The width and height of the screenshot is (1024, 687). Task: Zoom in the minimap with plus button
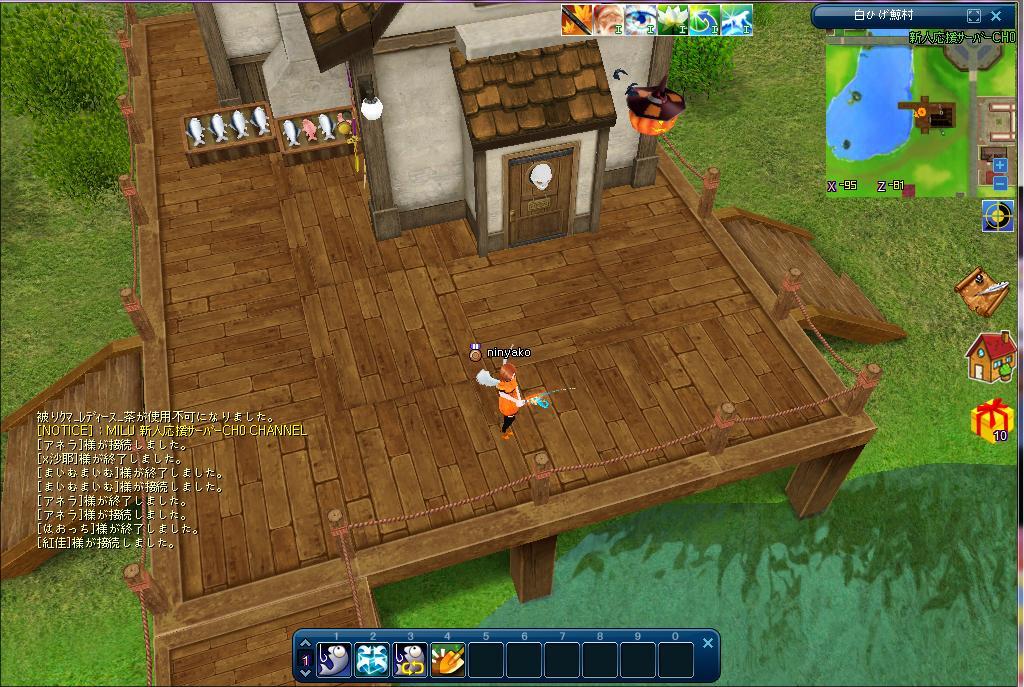click(1000, 165)
